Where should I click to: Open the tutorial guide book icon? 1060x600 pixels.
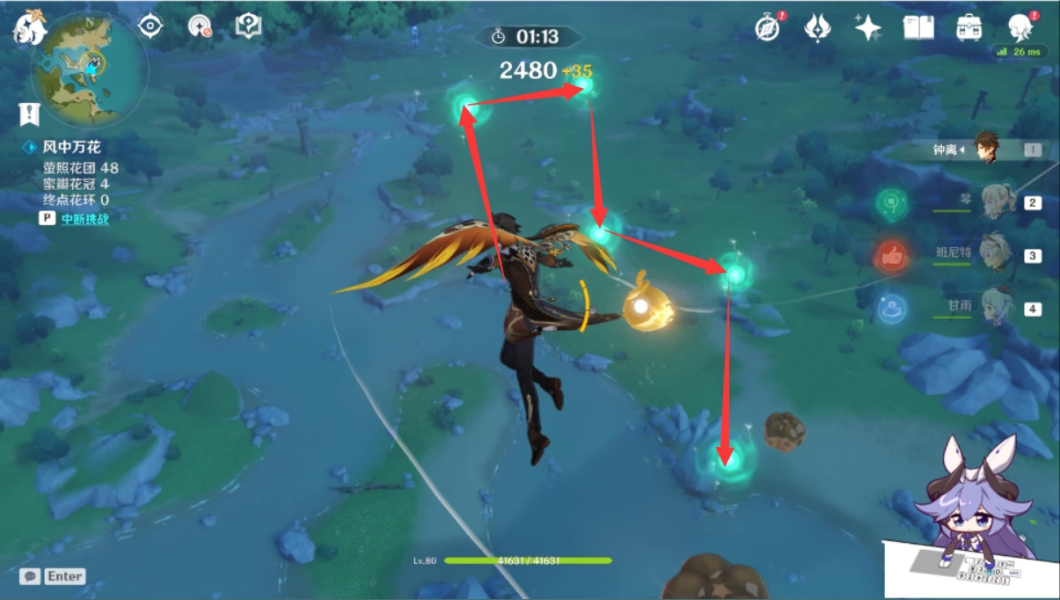click(x=248, y=26)
